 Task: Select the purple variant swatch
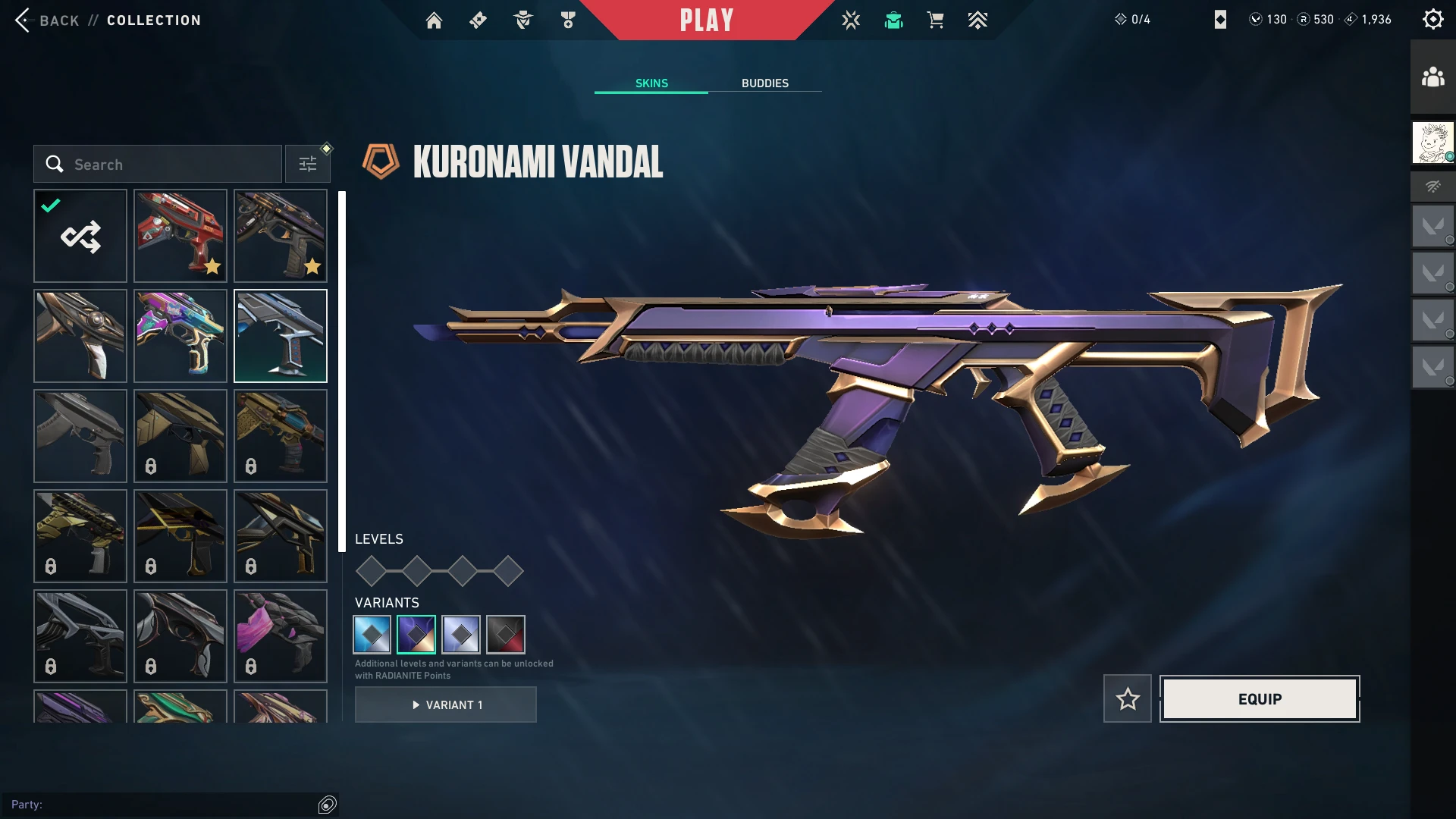point(416,635)
